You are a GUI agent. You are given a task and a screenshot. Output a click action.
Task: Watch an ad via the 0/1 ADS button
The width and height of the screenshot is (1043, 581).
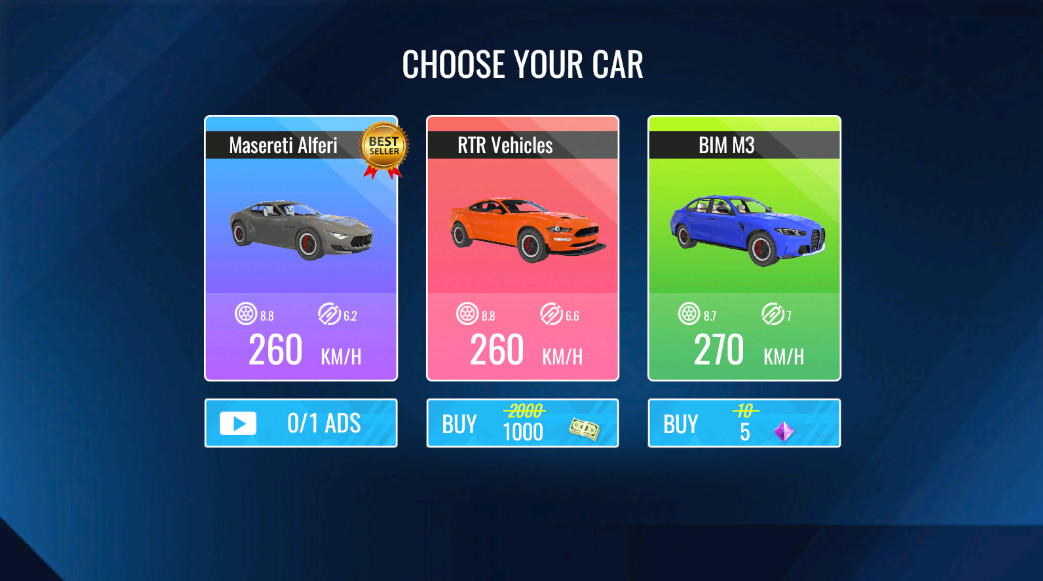point(301,423)
